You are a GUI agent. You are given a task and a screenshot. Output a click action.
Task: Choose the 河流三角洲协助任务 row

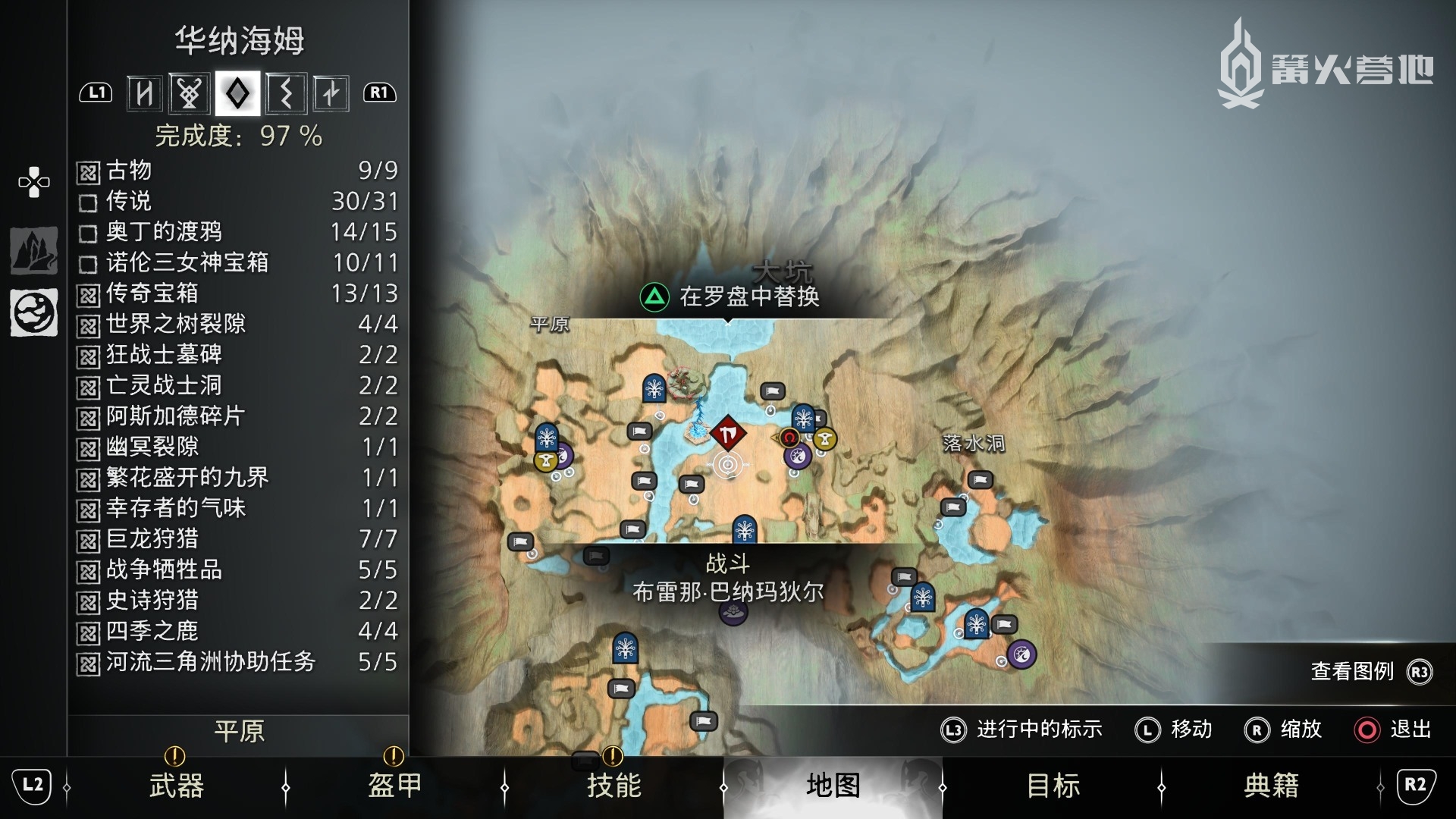[237, 661]
